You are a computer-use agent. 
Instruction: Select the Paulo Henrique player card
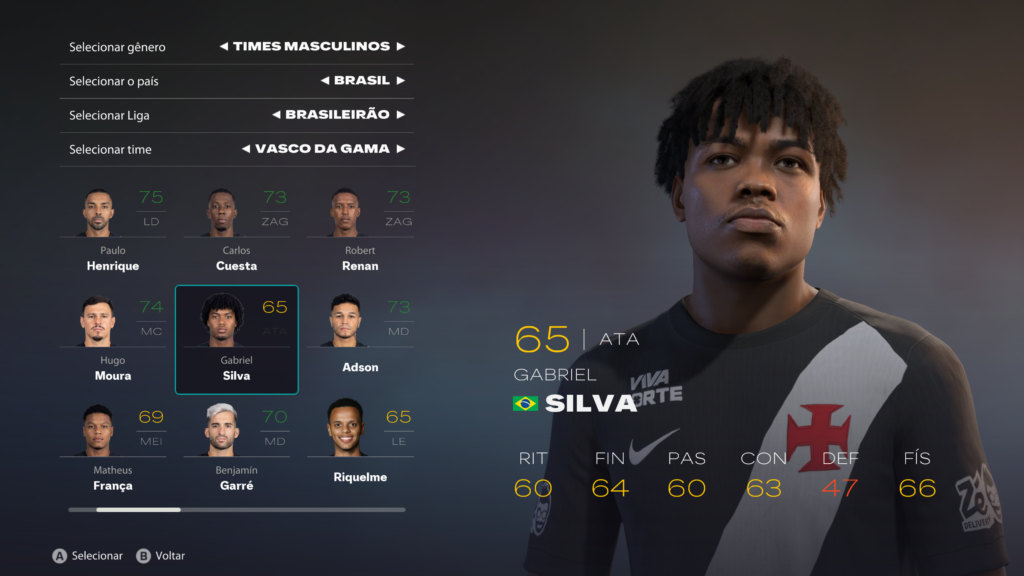point(113,230)
